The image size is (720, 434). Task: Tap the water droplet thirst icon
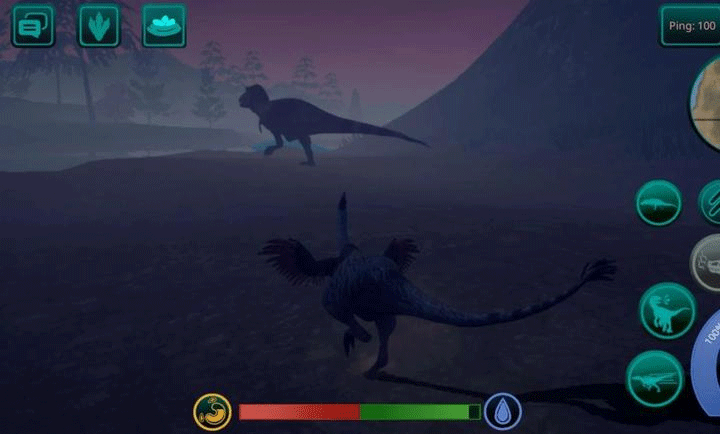(x=502, y=411)
